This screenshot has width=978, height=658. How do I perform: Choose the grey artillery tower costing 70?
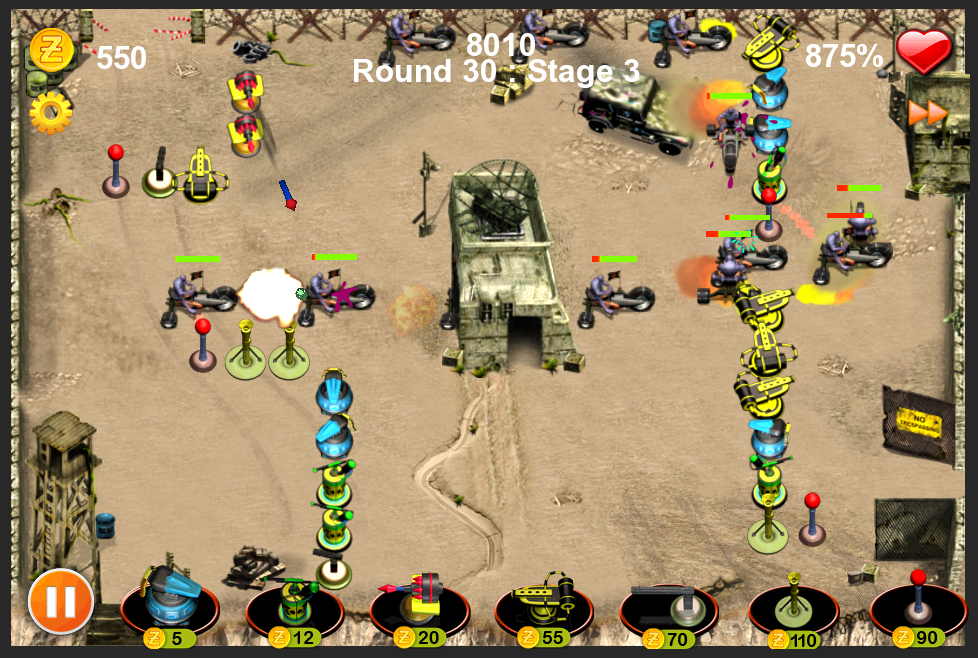tap(668, 603)
